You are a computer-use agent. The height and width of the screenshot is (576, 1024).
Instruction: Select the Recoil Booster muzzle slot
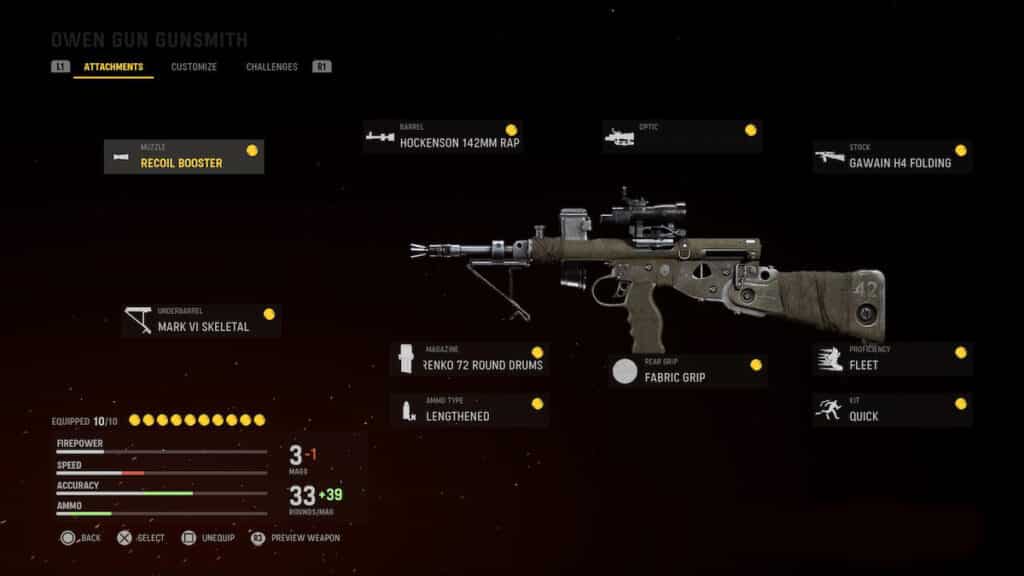(x=184, y=157)
